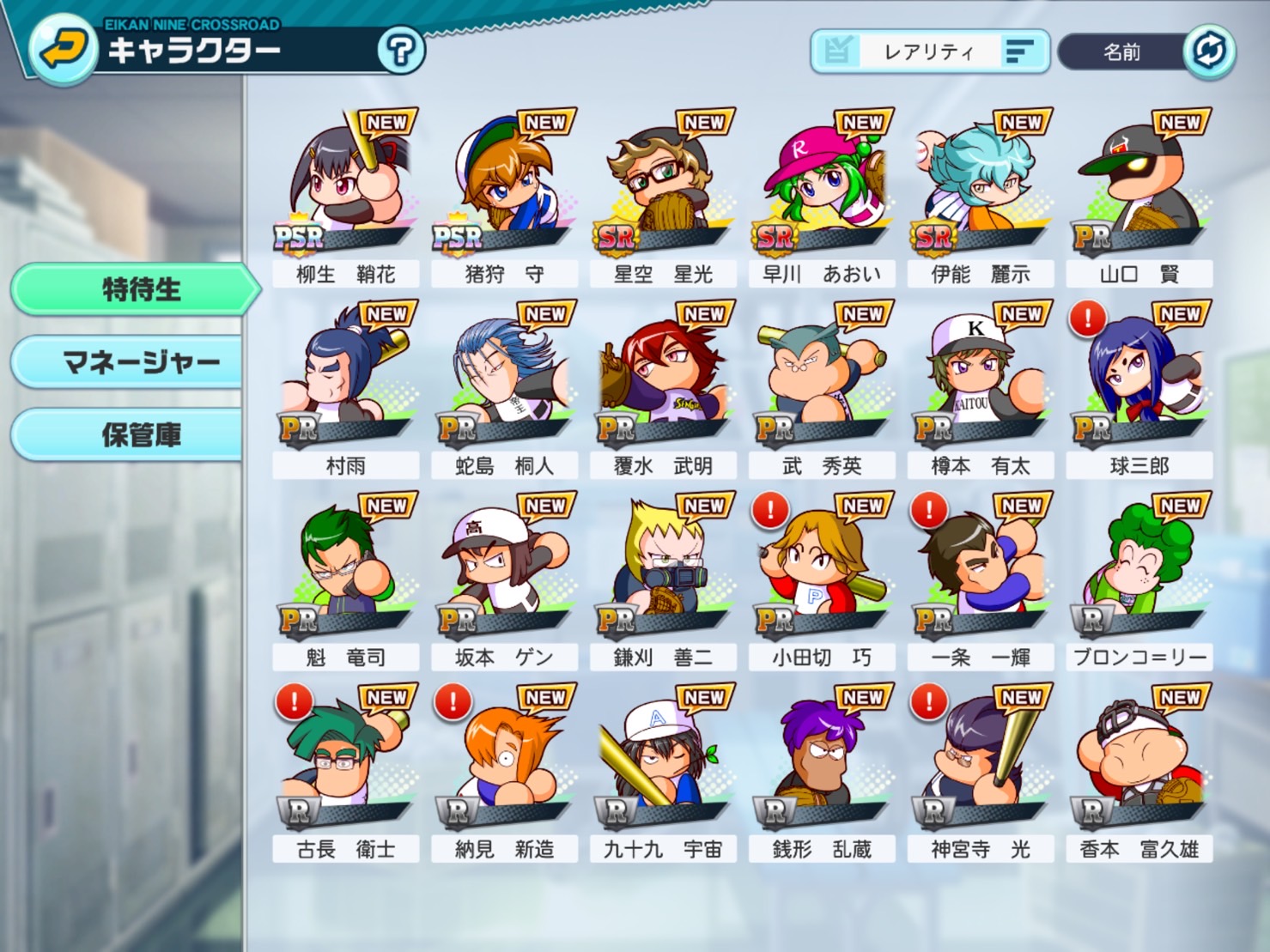Open the レアリティ sort filter
1270x952 pixels.
(x=929, y=52)
